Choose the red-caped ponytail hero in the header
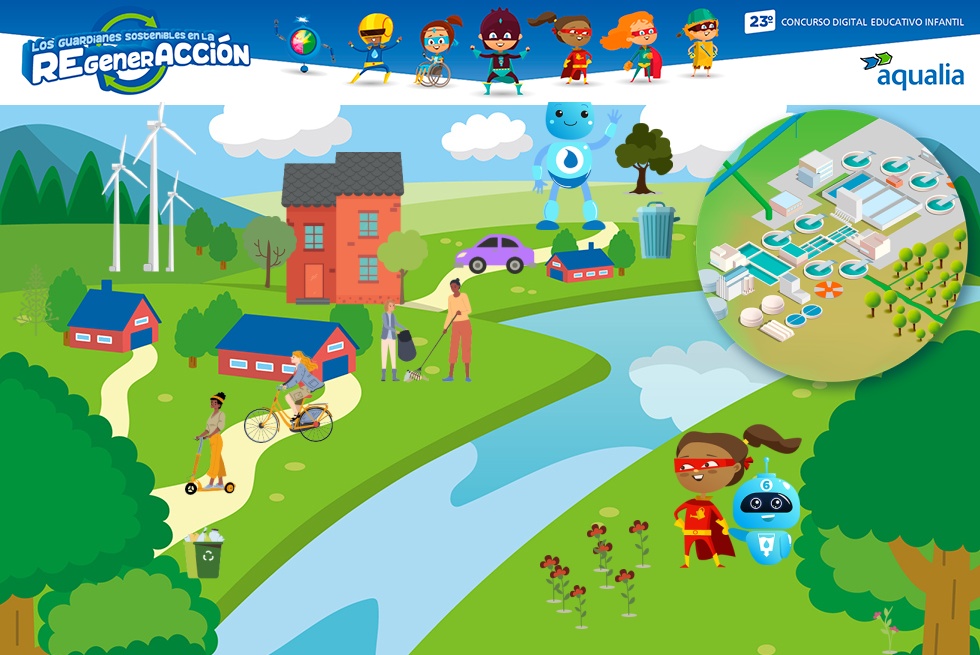The height and width of the screenshot is (655, 980). (x=570, y=48)
